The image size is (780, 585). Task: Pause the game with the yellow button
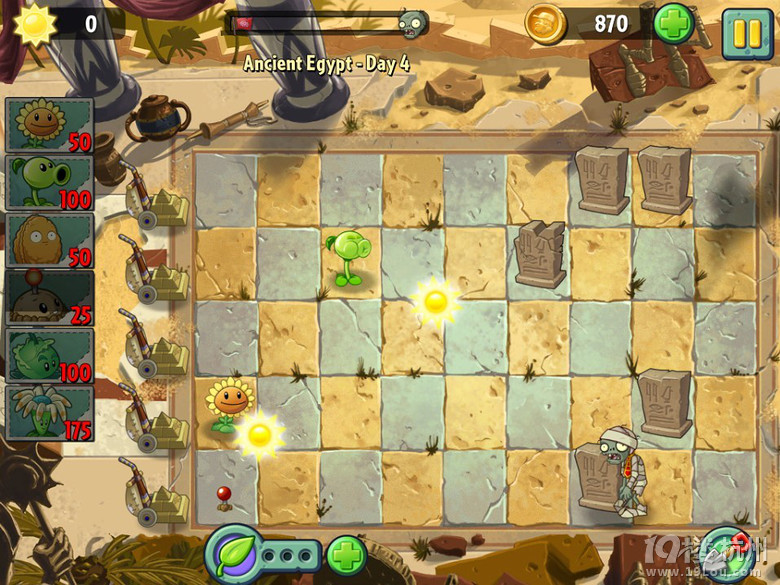pyautogui.click(x=747, y=32)
